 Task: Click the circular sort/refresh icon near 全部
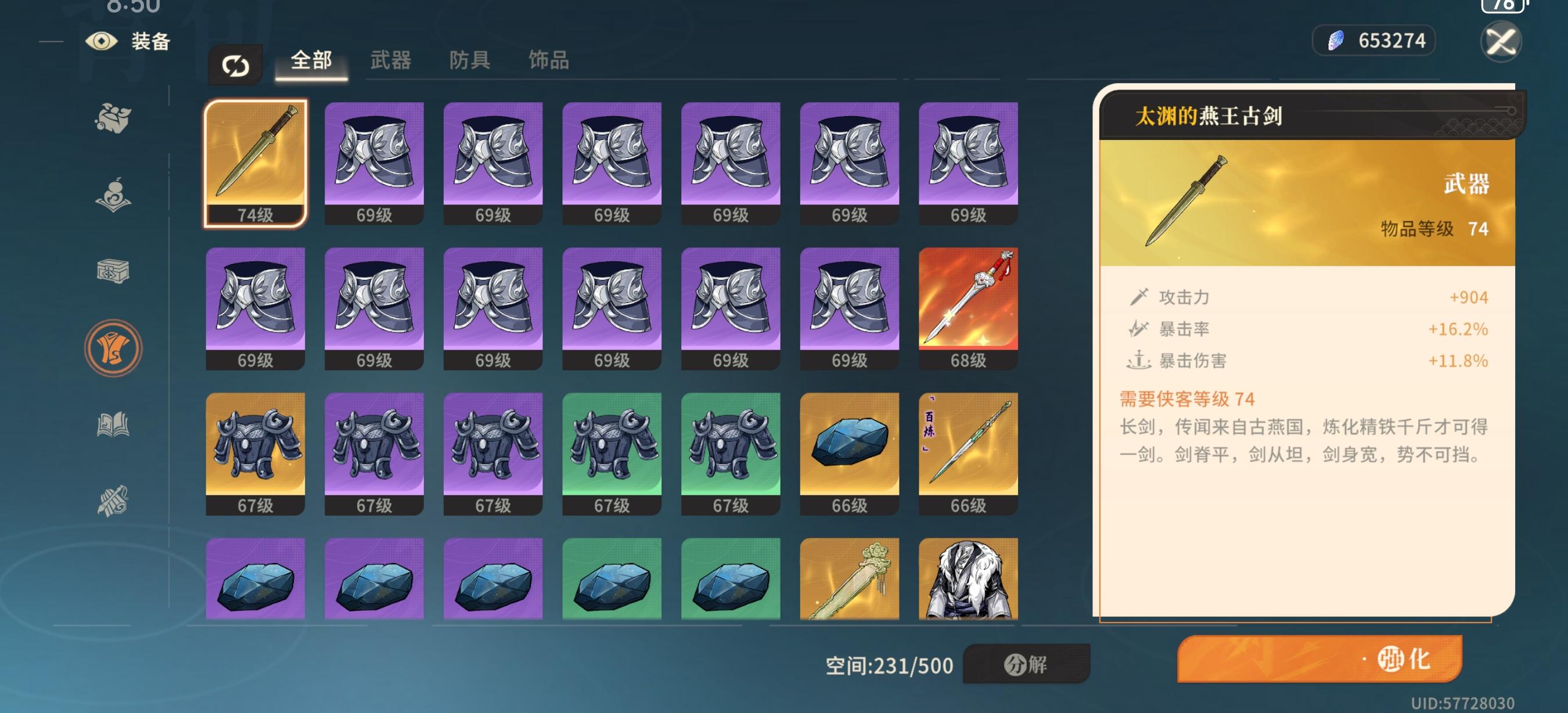coord(236,65)
